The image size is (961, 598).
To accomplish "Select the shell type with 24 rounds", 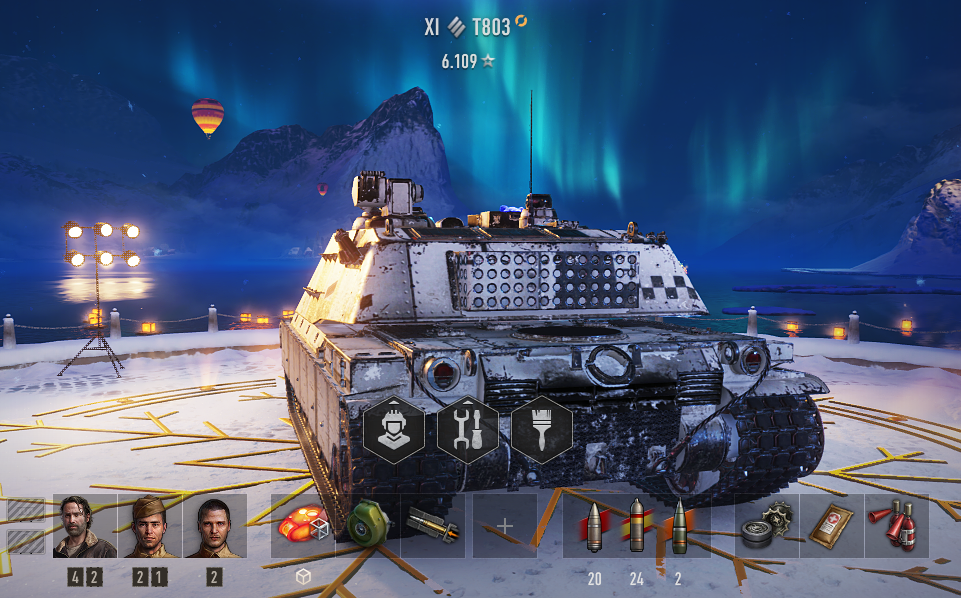I will tap(637, 526).
